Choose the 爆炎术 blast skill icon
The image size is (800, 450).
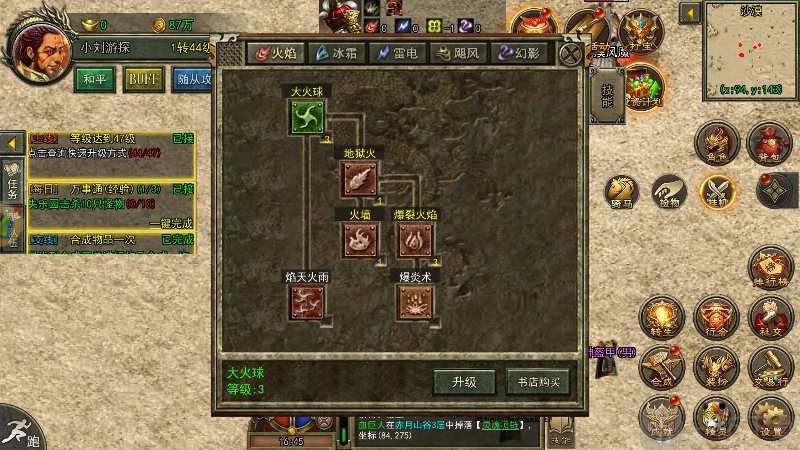click(x=415, y=301)
